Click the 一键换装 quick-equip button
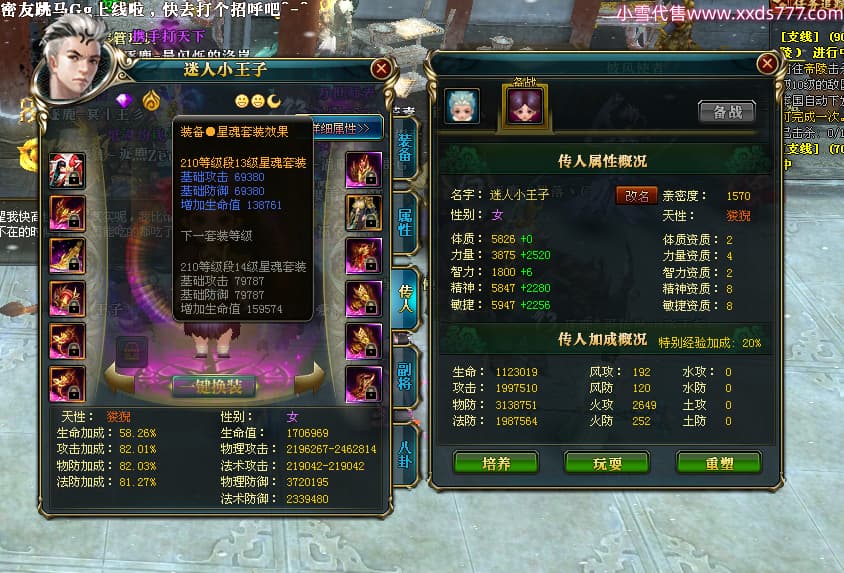The image size is (844, 573). [x=213, y=386]
